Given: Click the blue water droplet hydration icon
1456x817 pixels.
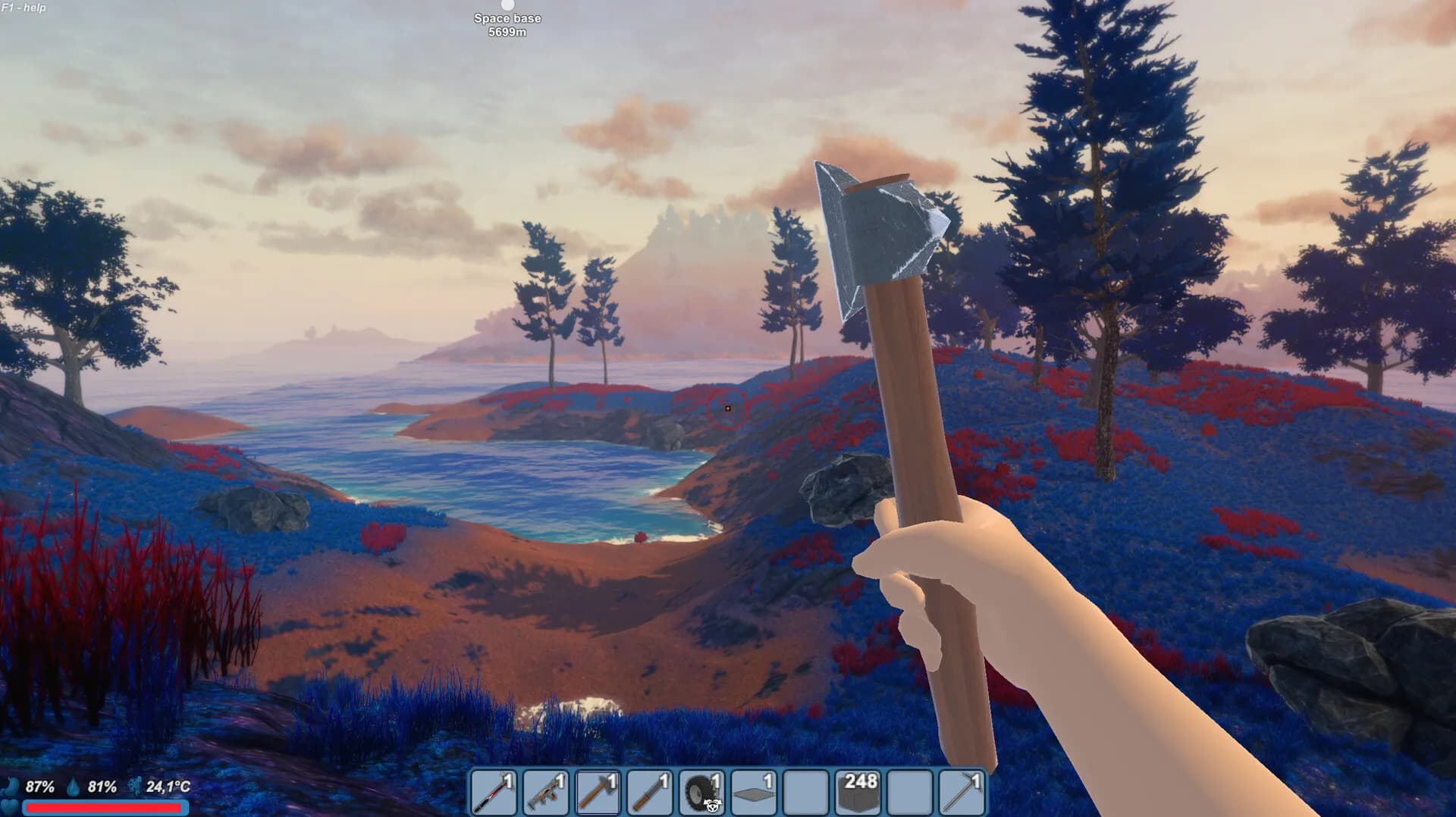Looking at the screenshot, I should [x=73, y=788].
